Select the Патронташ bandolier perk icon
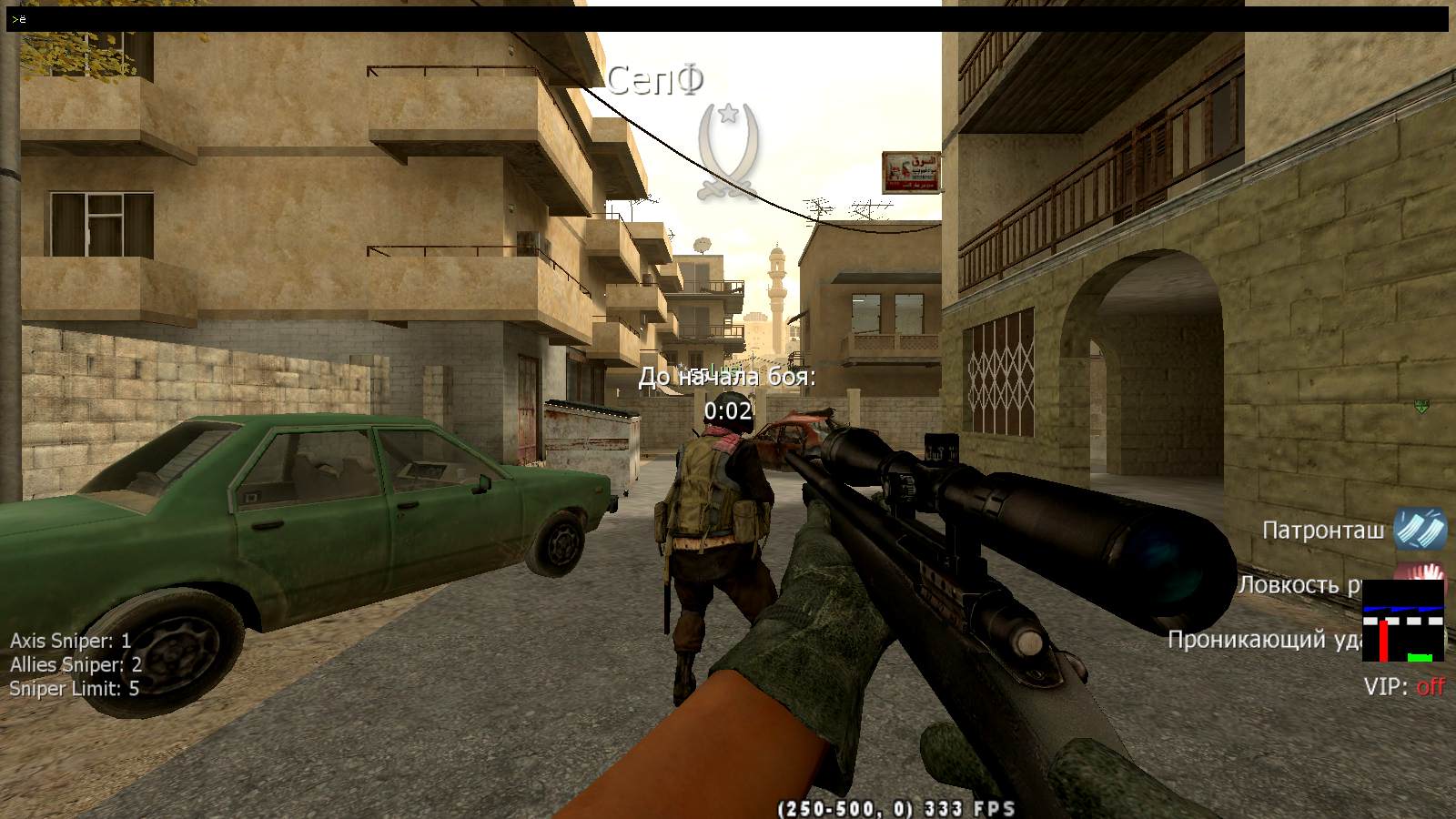 point(1419,529)
